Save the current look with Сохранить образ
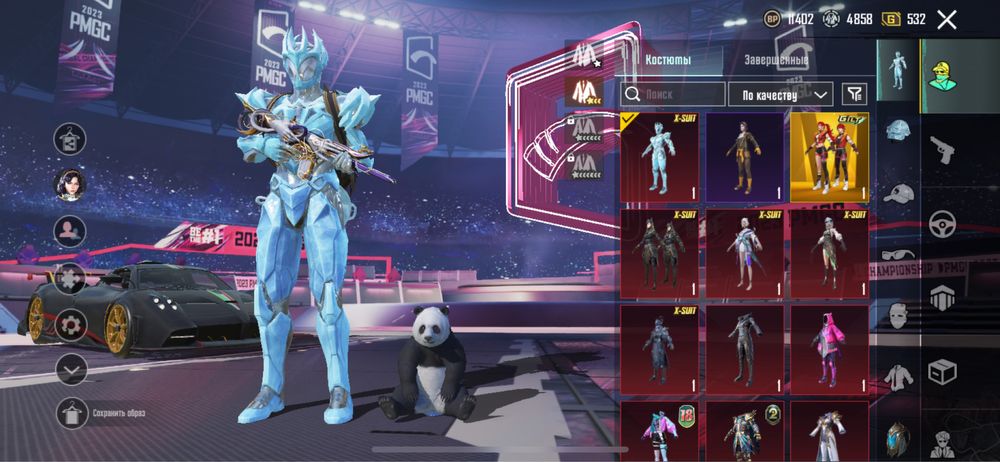Image resolution: width=1000 pixels, height=462 pixels. (70, 412)
